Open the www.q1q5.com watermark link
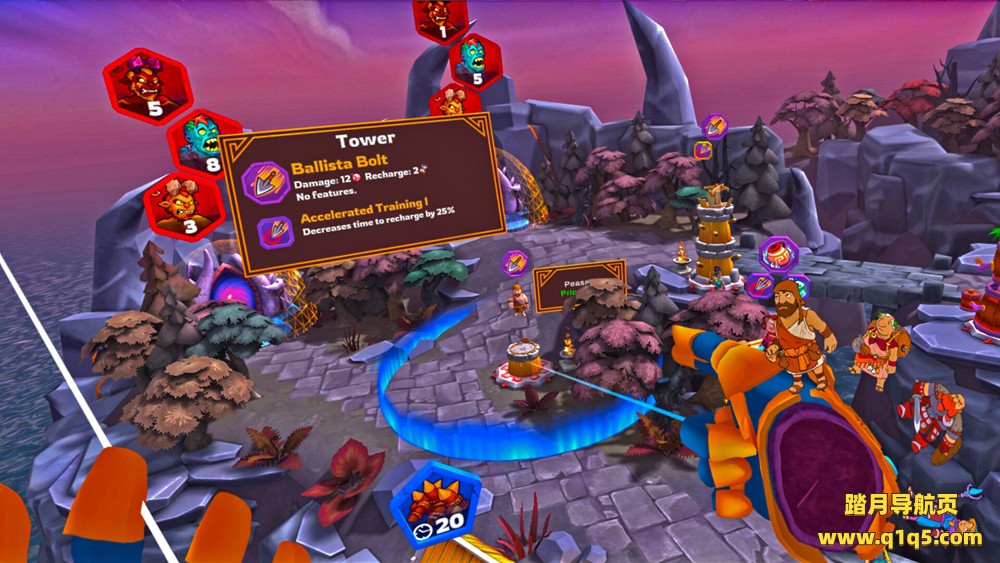Image resolution: width=1000 pixels, height=563 pixels. 899,538
